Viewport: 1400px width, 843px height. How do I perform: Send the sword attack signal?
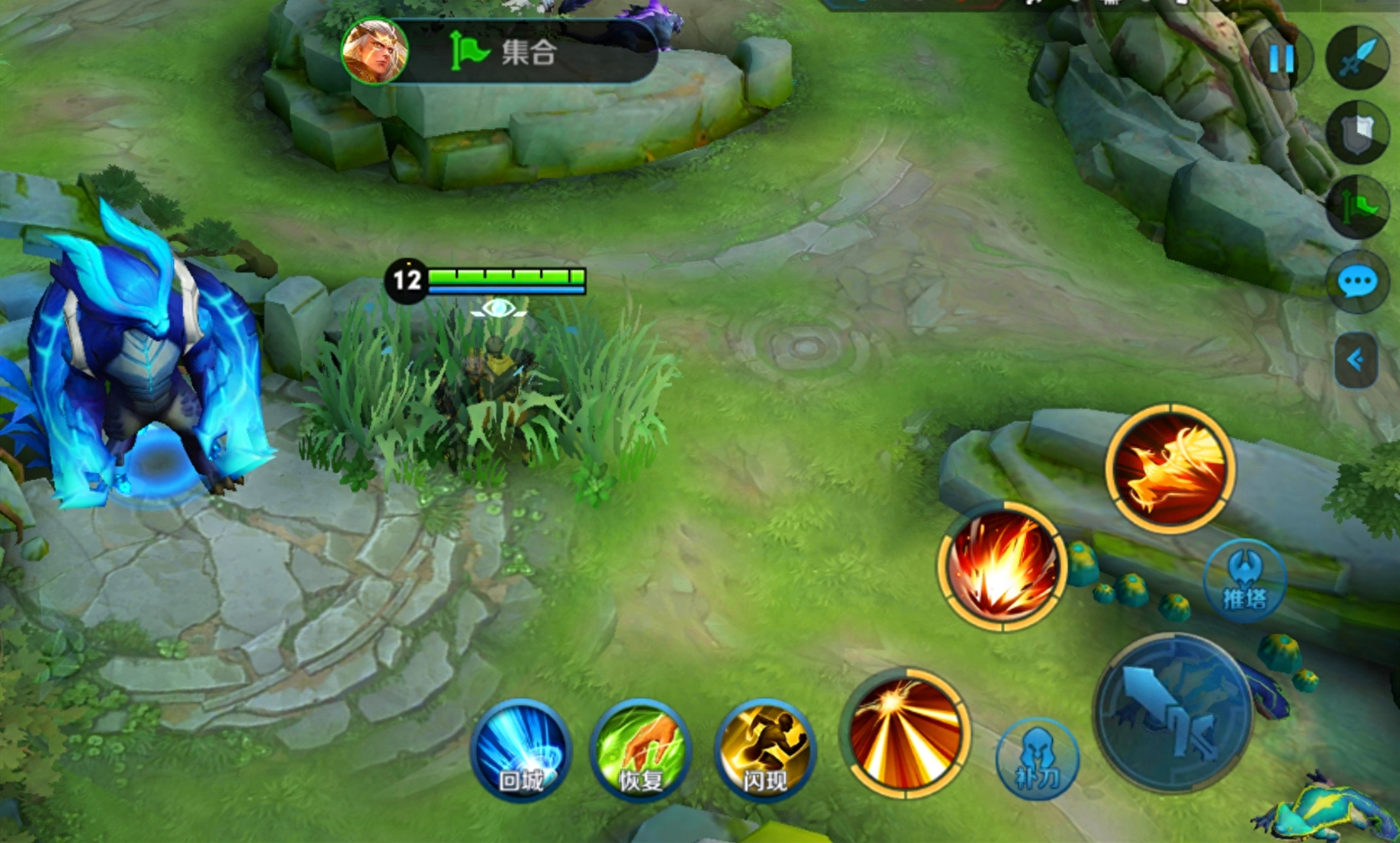pyautogui.click(x=1358, y=57)
